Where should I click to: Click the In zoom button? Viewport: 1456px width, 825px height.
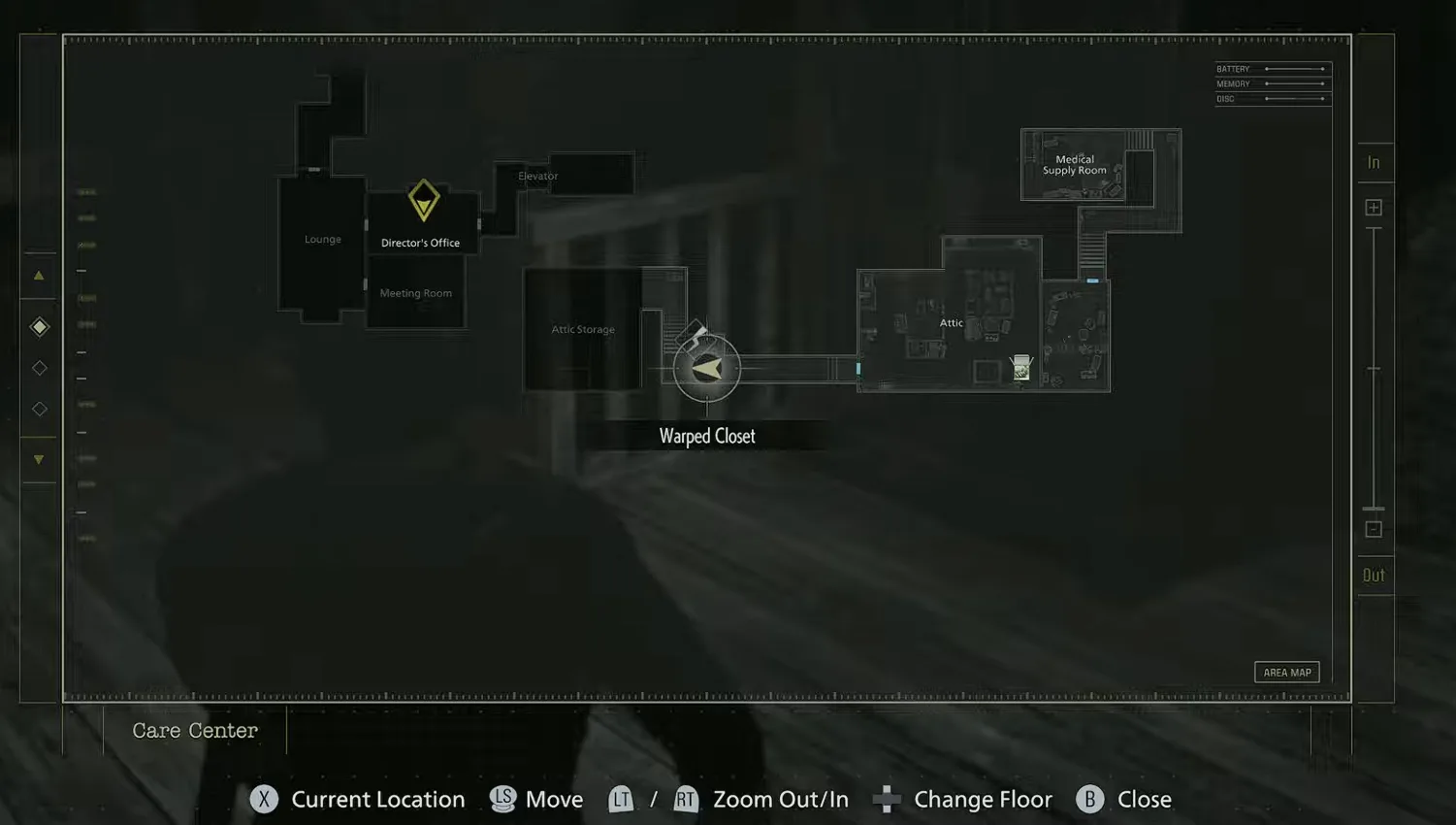click(1374, 162)
